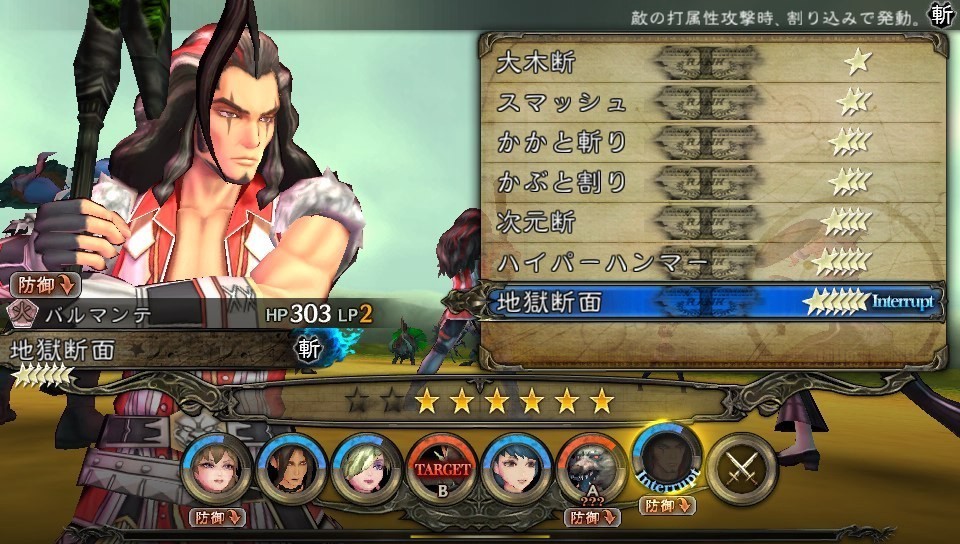Click the green-haired character timeline portrait
The image size is (960, 544).
pos(366,468)
